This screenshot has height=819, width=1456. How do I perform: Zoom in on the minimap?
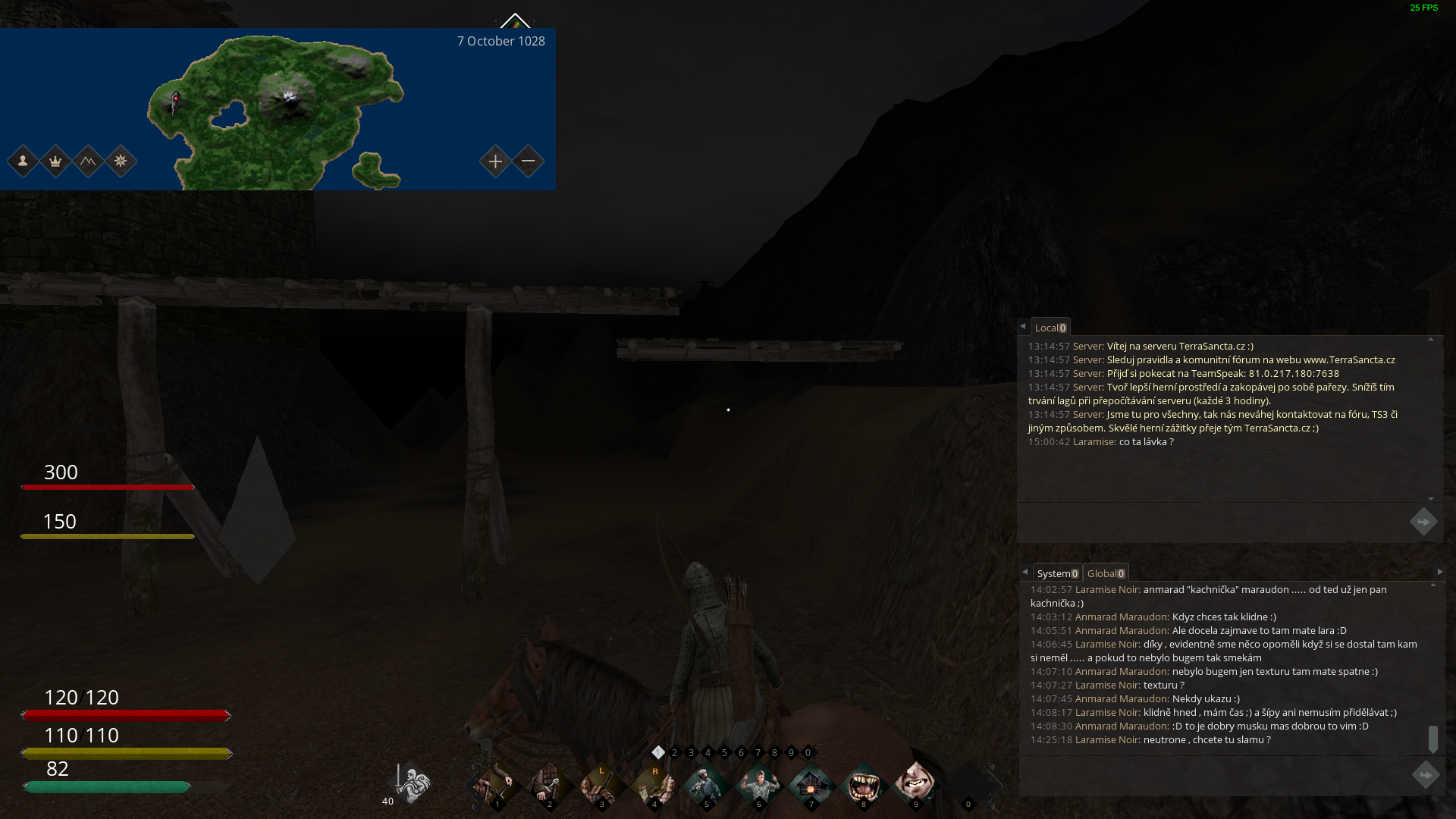pyautogui.click(x=495, y=162)
